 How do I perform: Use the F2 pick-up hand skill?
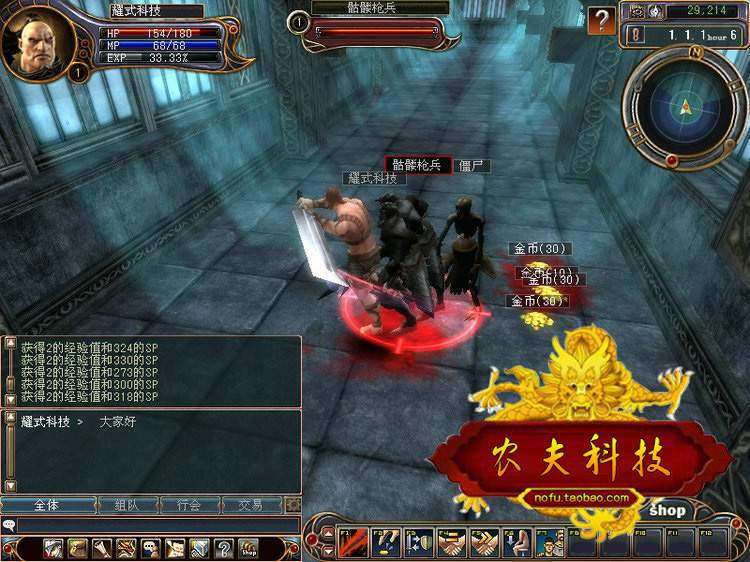[386, 542]
